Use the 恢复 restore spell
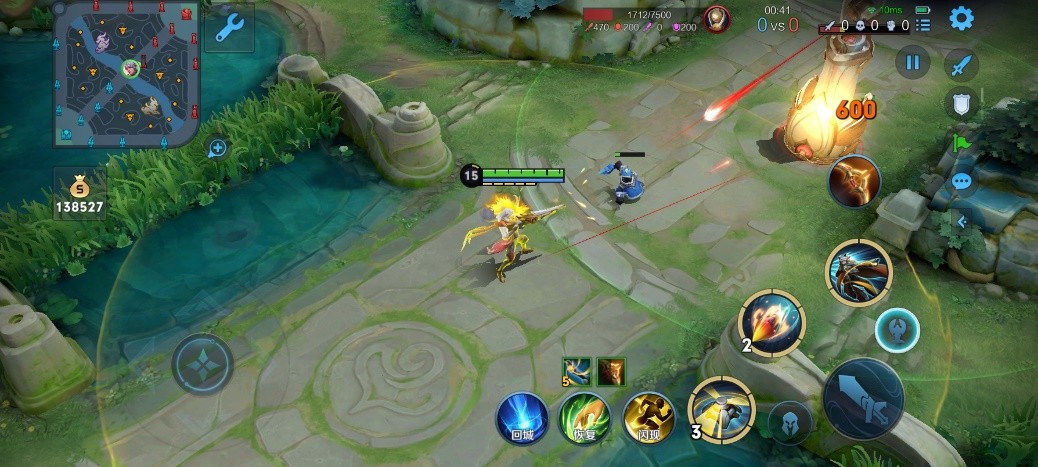The width and height of the screenshot is (1038, 467). click(585, 418)
